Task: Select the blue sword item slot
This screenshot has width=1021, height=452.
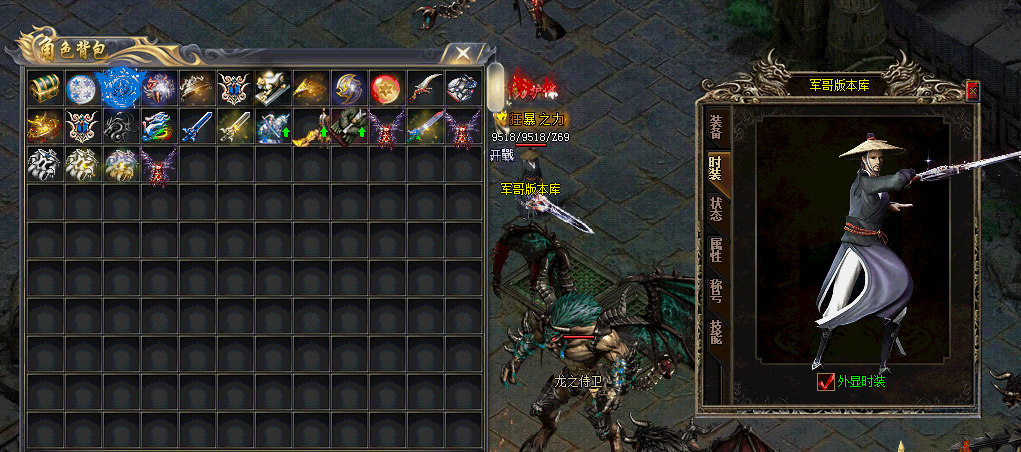Action: 195,127
